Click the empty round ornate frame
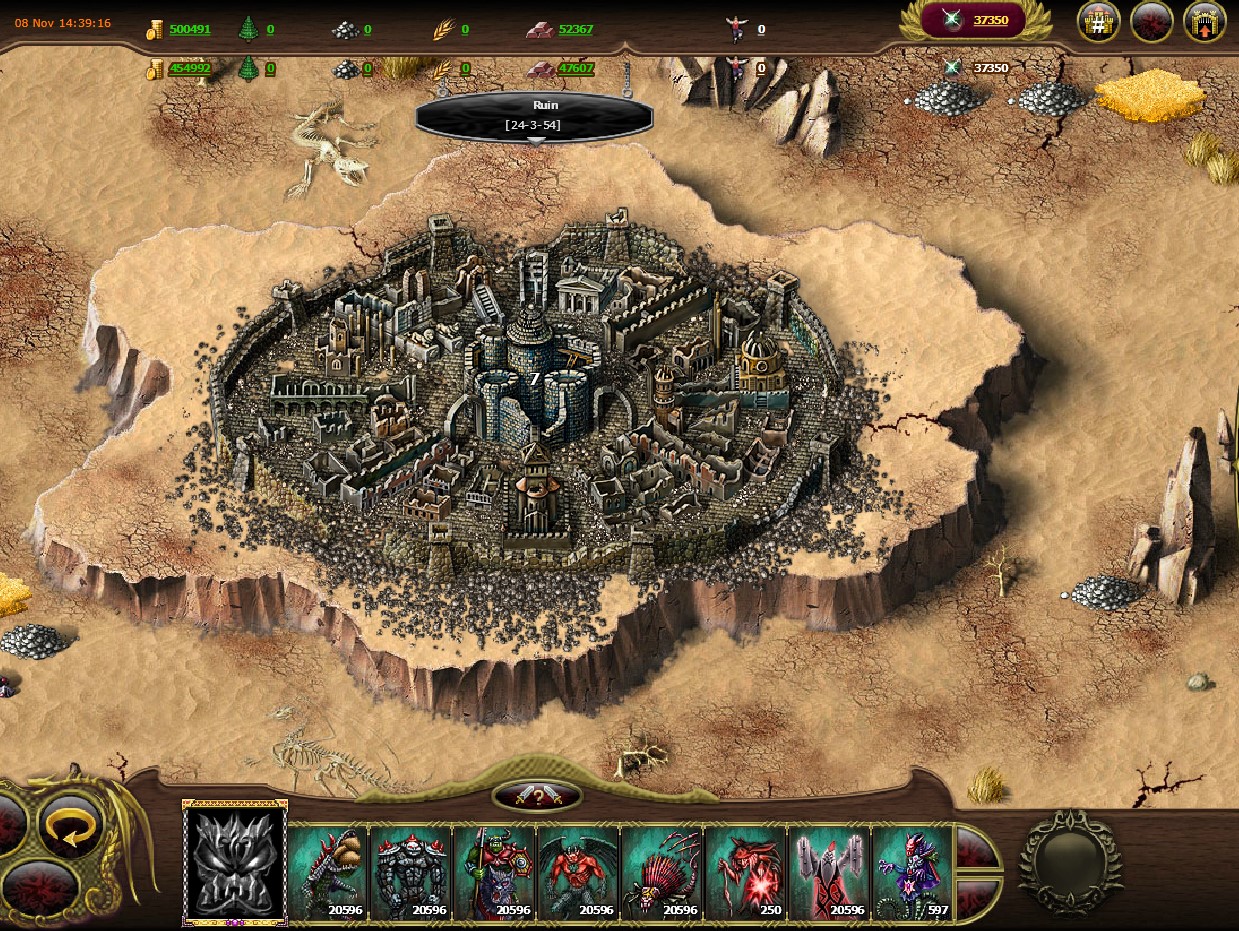 pyautogui.click(x=1070, y=862)
